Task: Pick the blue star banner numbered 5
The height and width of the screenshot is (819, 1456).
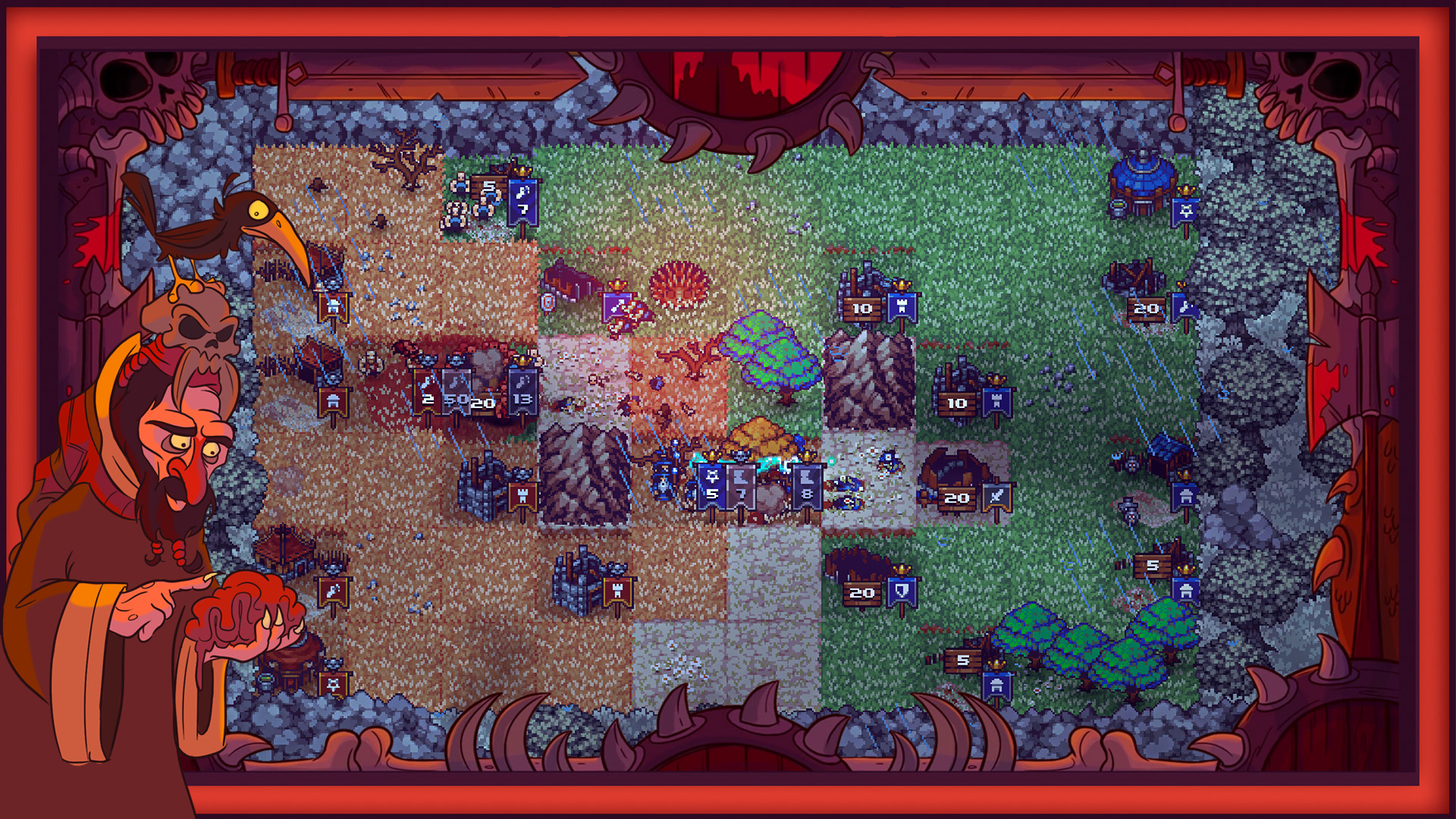Action: tap(711, 485)
